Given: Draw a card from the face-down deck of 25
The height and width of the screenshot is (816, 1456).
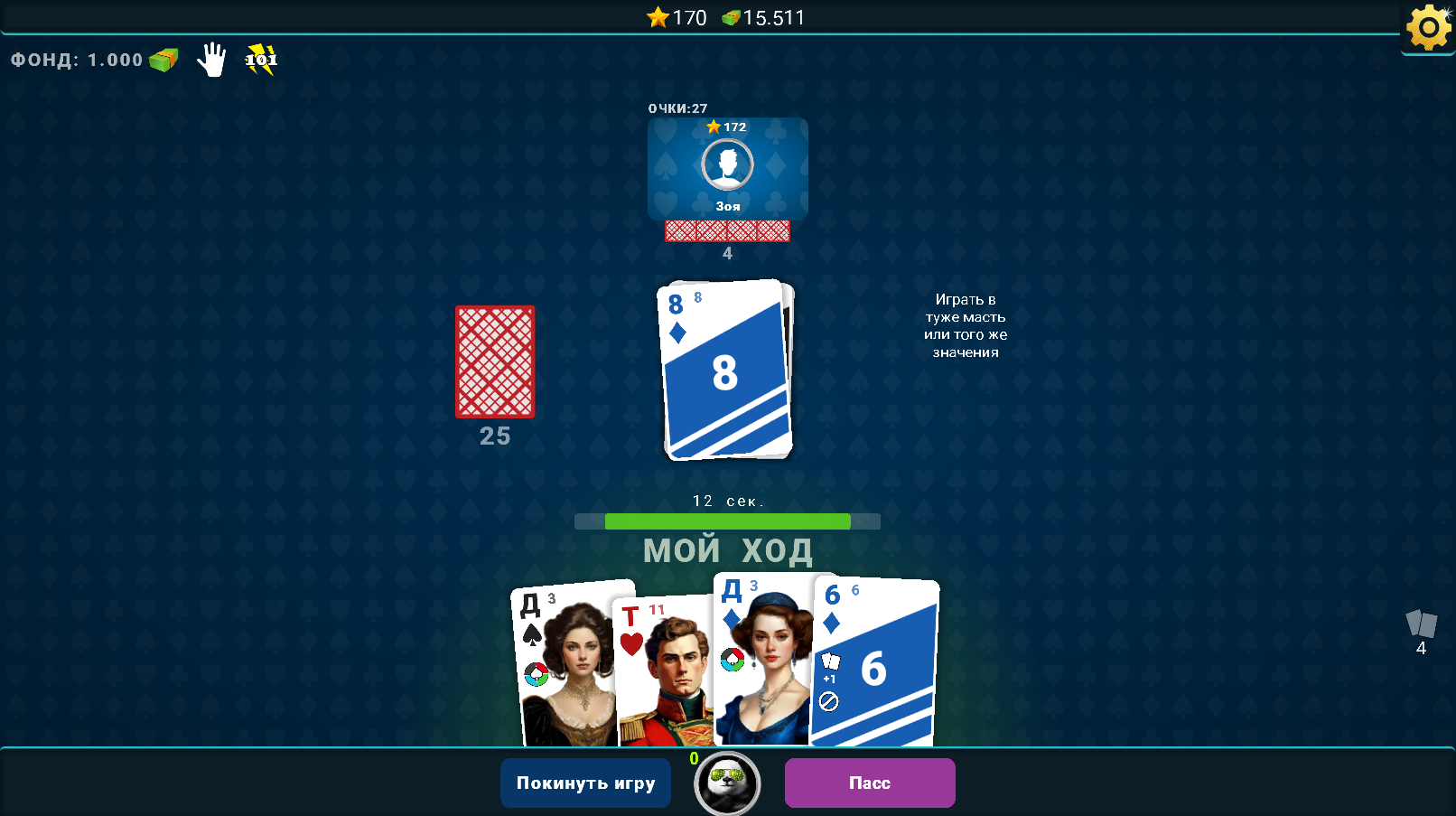Looking at the screenshot, I should click(494, 363).
